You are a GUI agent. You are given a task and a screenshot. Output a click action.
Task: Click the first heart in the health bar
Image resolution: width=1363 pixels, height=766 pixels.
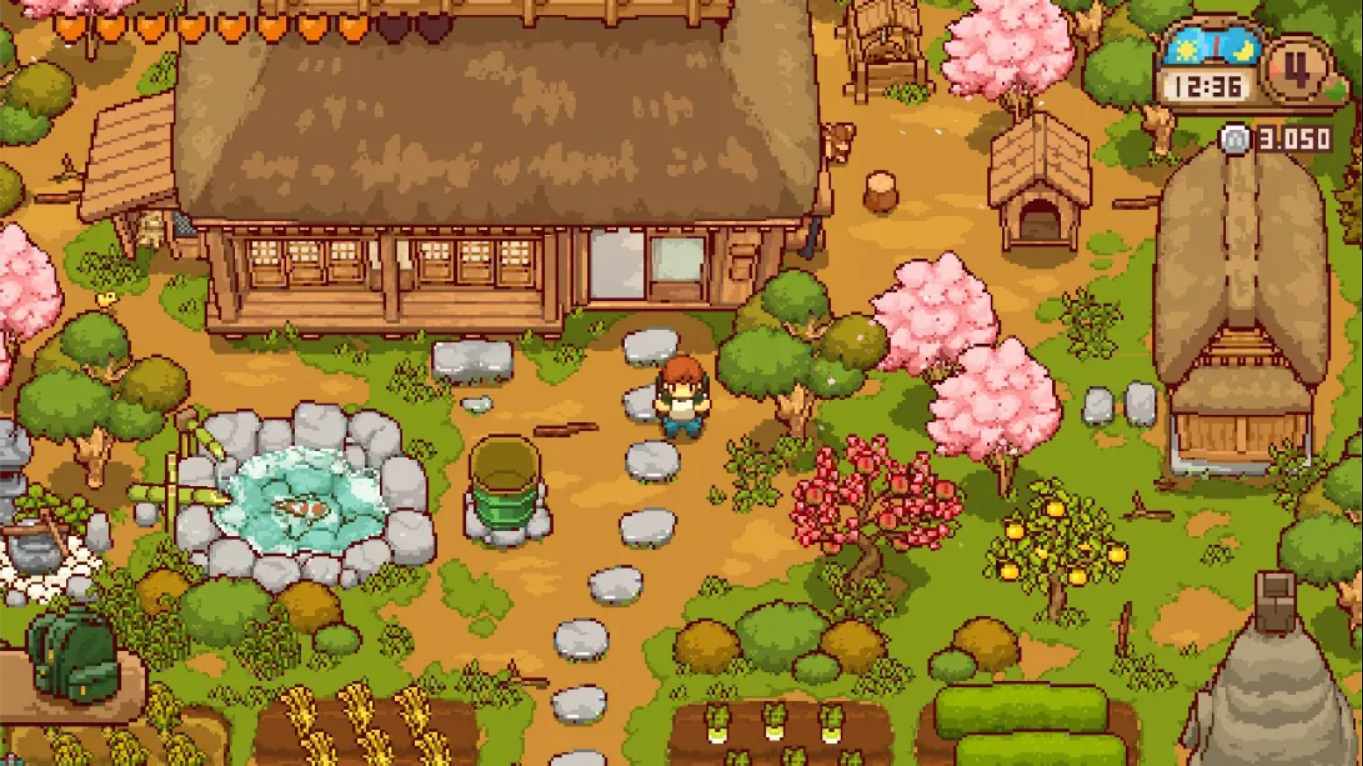click(x=72, y=27)
